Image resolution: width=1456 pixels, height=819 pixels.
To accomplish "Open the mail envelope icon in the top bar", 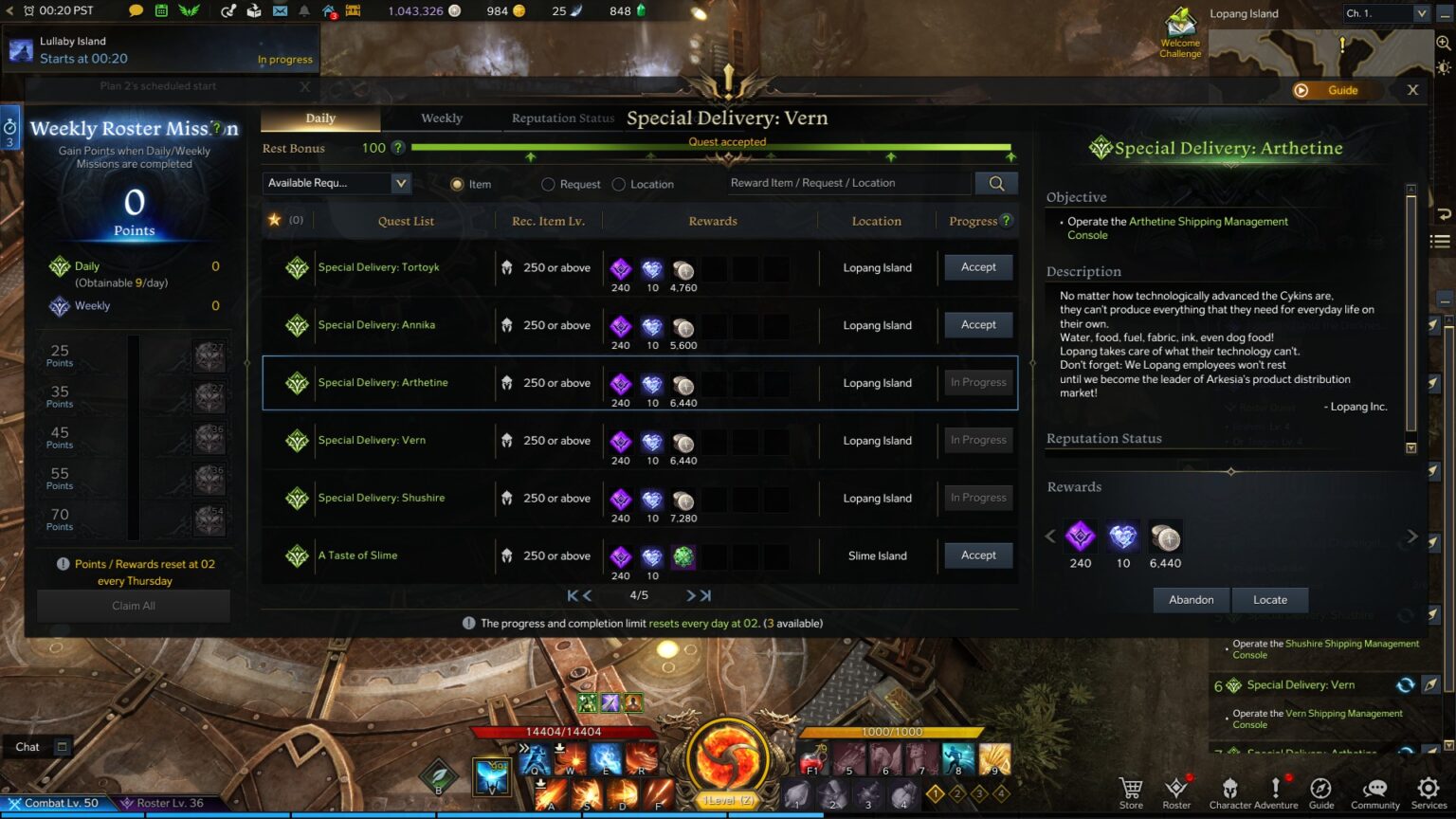I will (x=280, y=11).
